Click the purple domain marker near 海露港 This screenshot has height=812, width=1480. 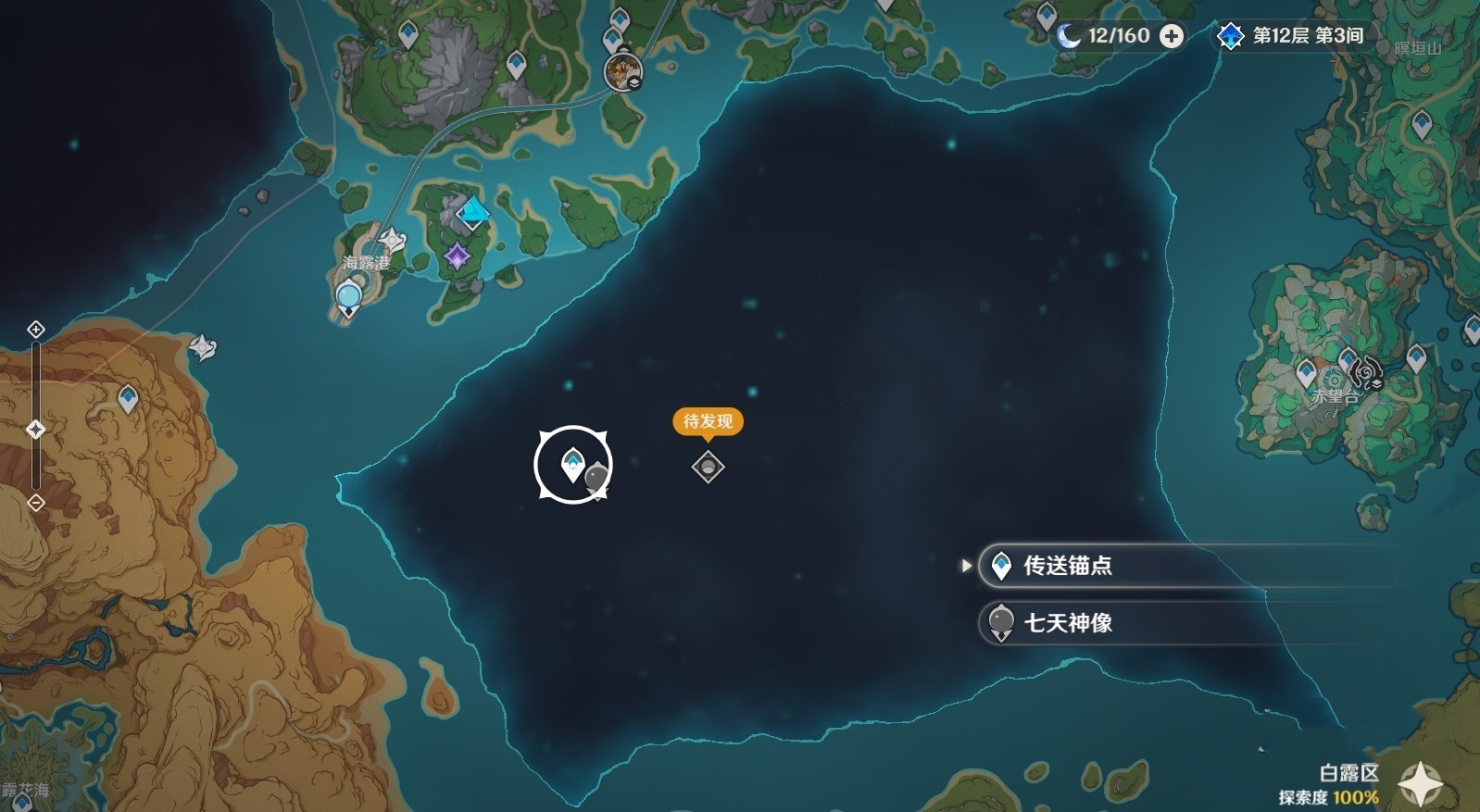(x=458, y=256)
